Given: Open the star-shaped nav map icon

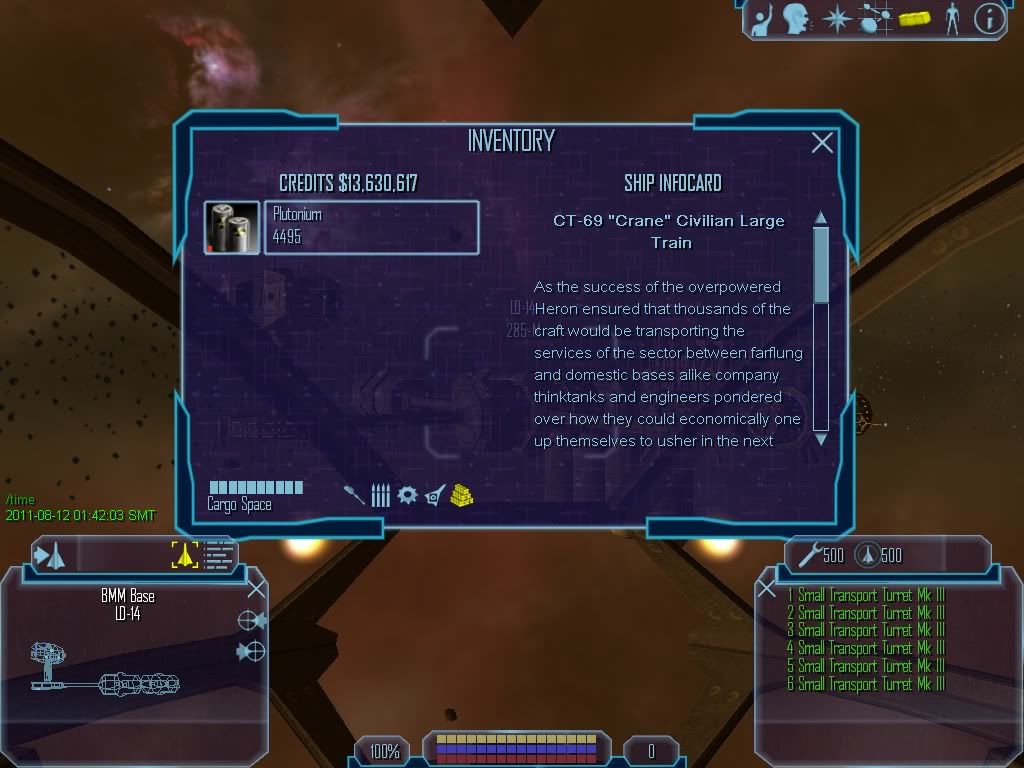Looking at the screenshot, I should coord(835,19).
